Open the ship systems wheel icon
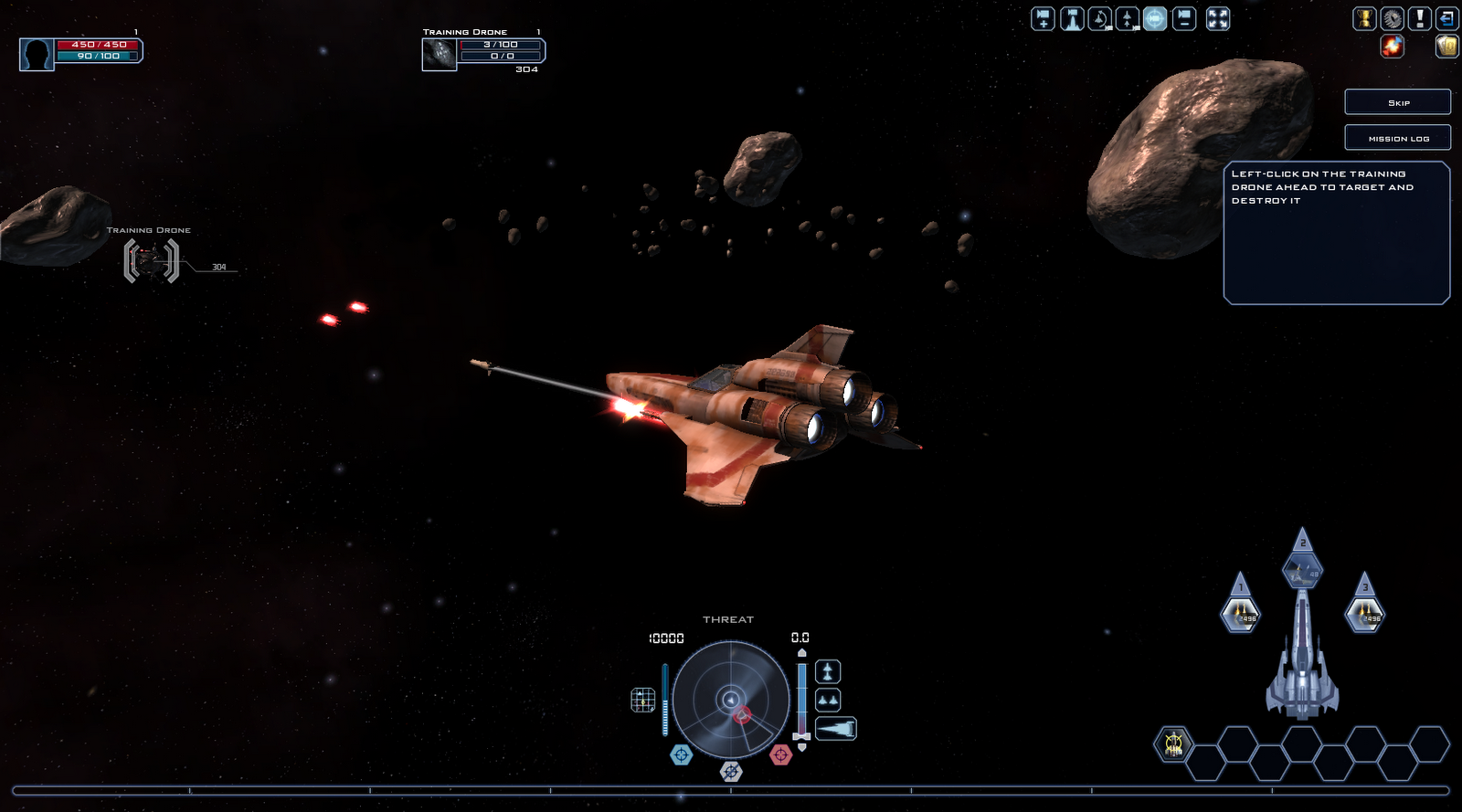1462x812 pixels. (x=1392, y=18)
